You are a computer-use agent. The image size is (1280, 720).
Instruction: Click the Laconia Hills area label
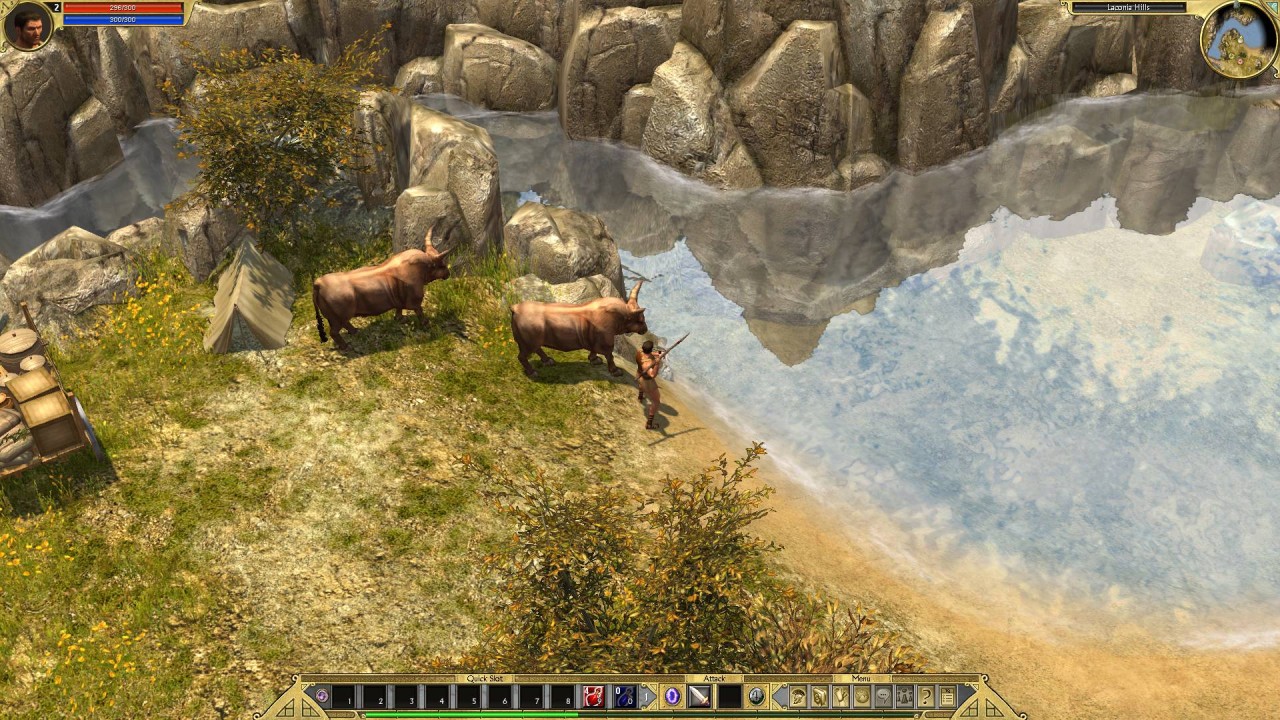[x=1128, y=8]
